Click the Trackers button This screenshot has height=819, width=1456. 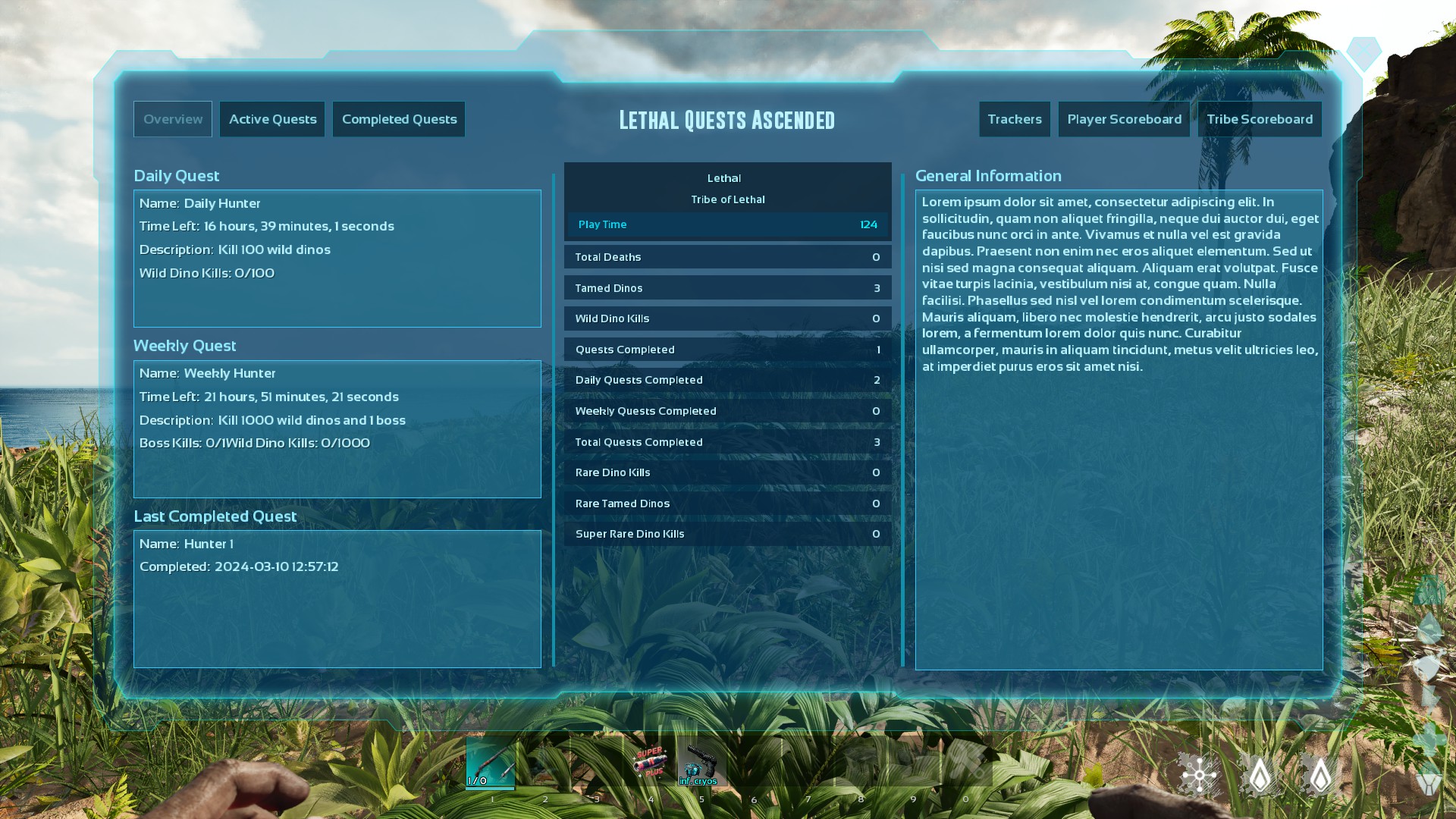point(1015,119)
